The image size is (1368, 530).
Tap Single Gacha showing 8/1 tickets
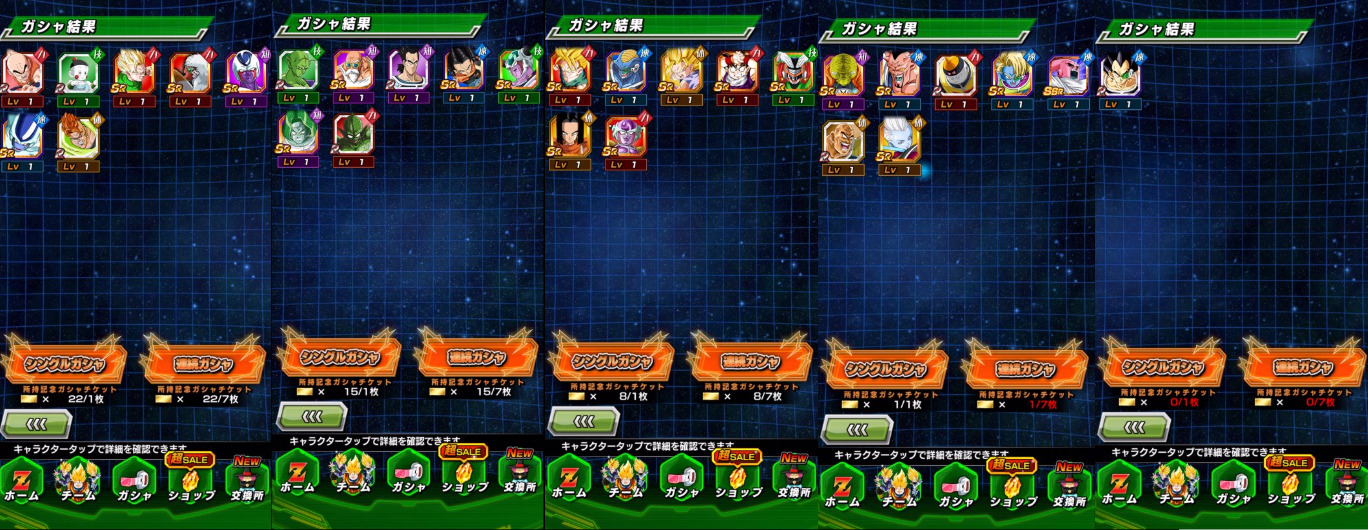click(x=613, y=361)
